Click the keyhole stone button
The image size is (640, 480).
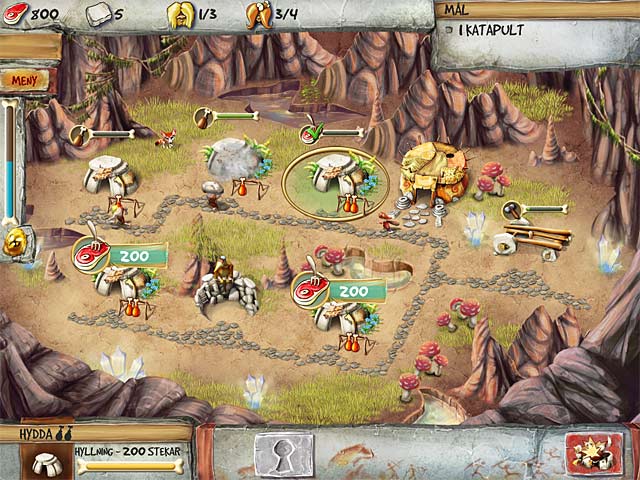coord(283,454)
